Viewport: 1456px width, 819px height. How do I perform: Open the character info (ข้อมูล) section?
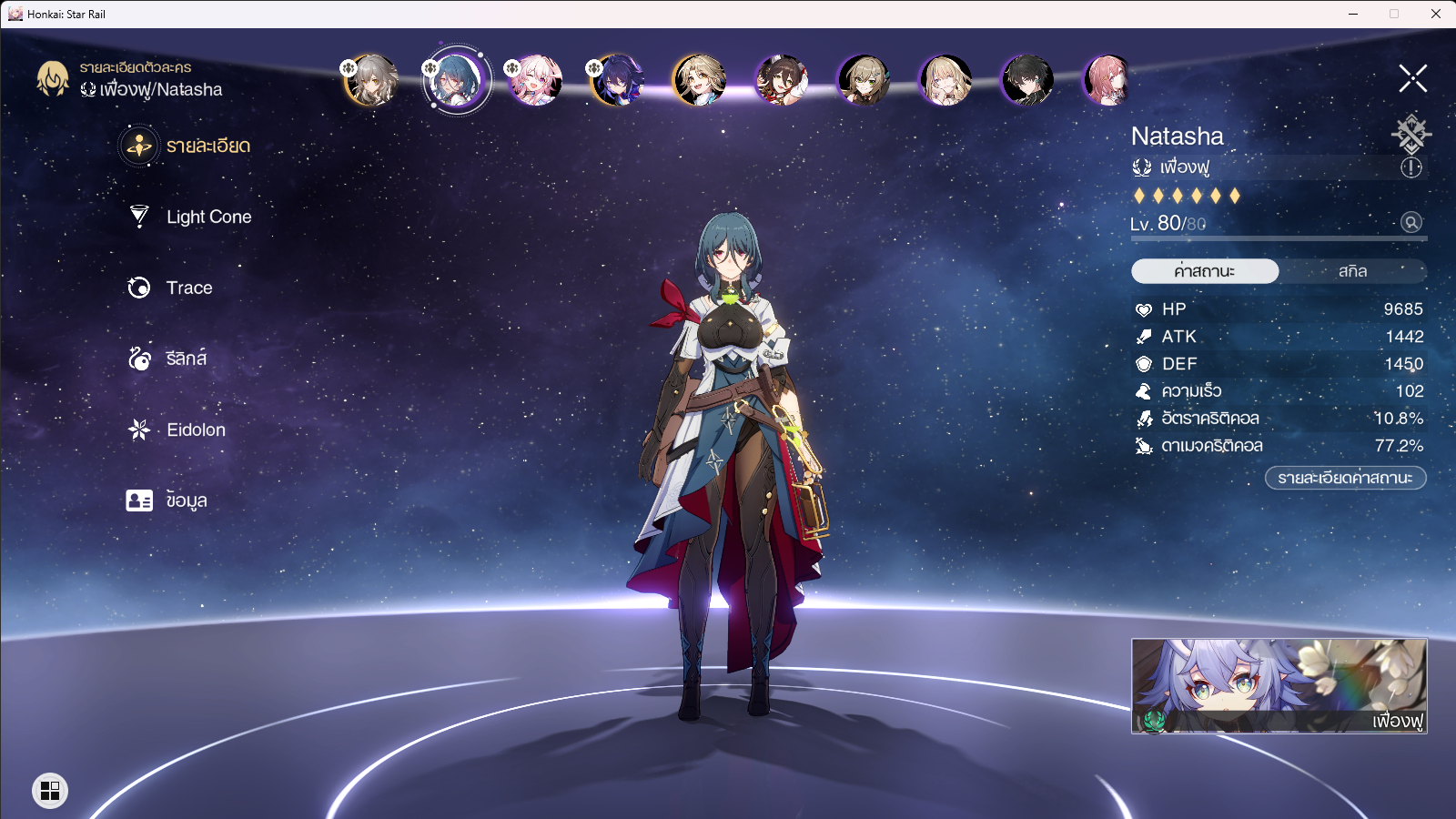[187, 500]
